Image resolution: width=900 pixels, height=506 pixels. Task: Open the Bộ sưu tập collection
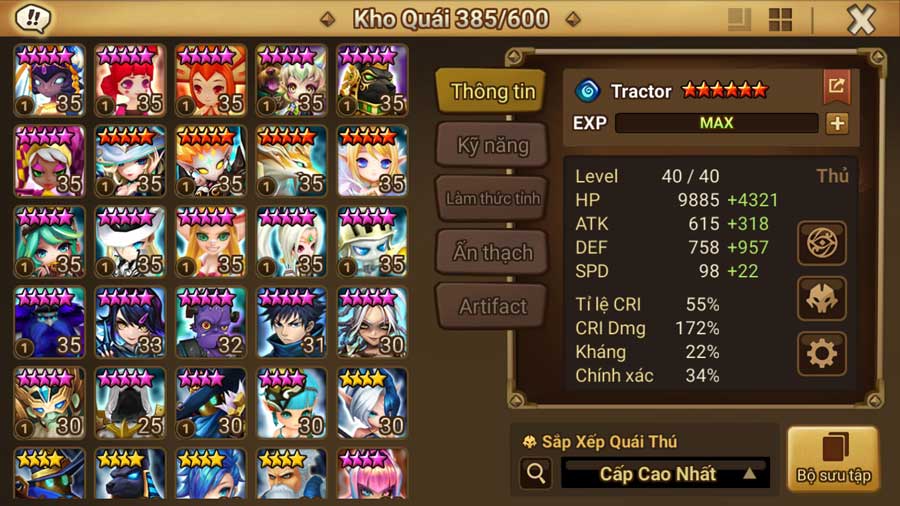832,459
